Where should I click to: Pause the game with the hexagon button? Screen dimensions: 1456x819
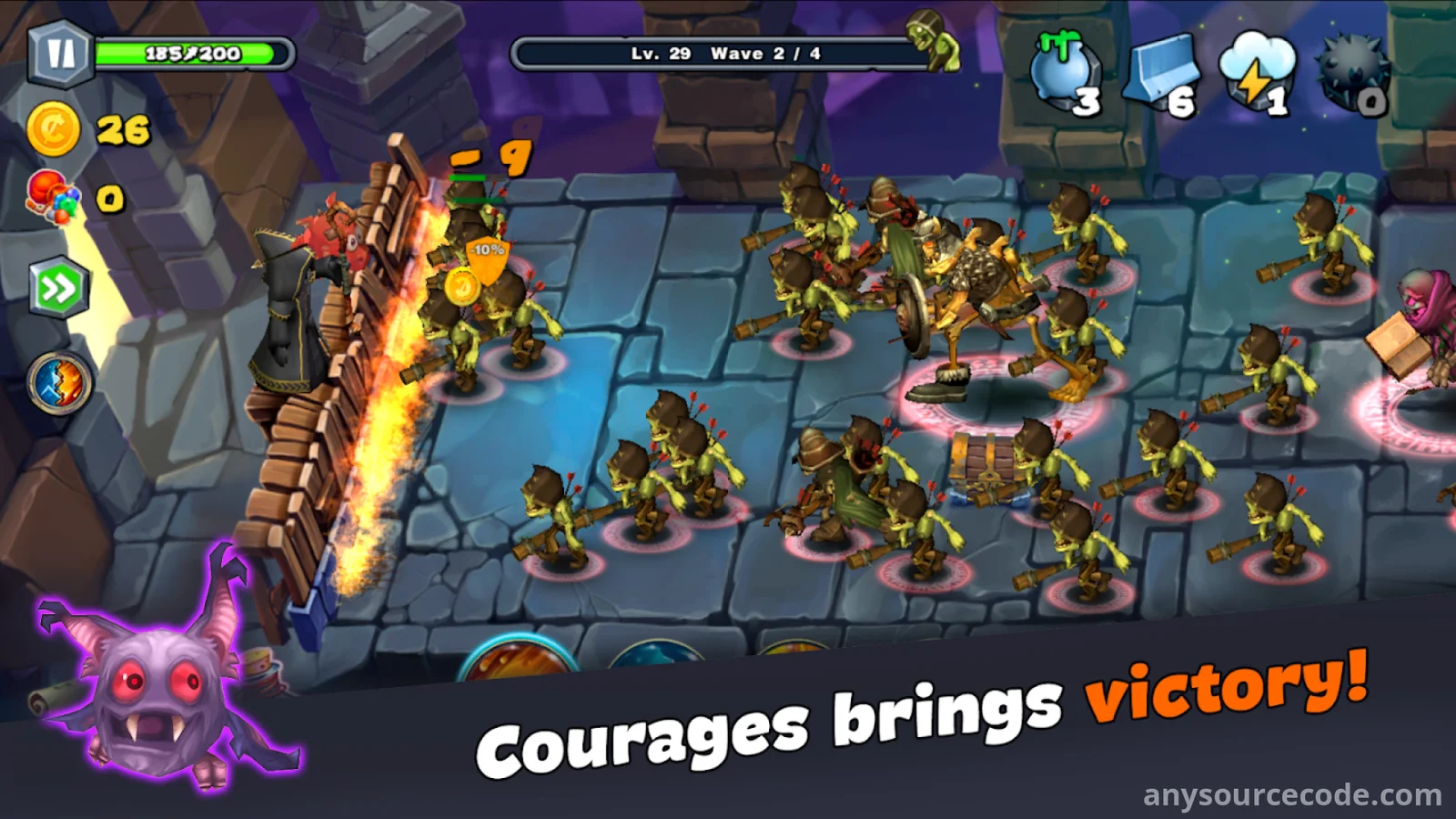[x=60, y=54]
